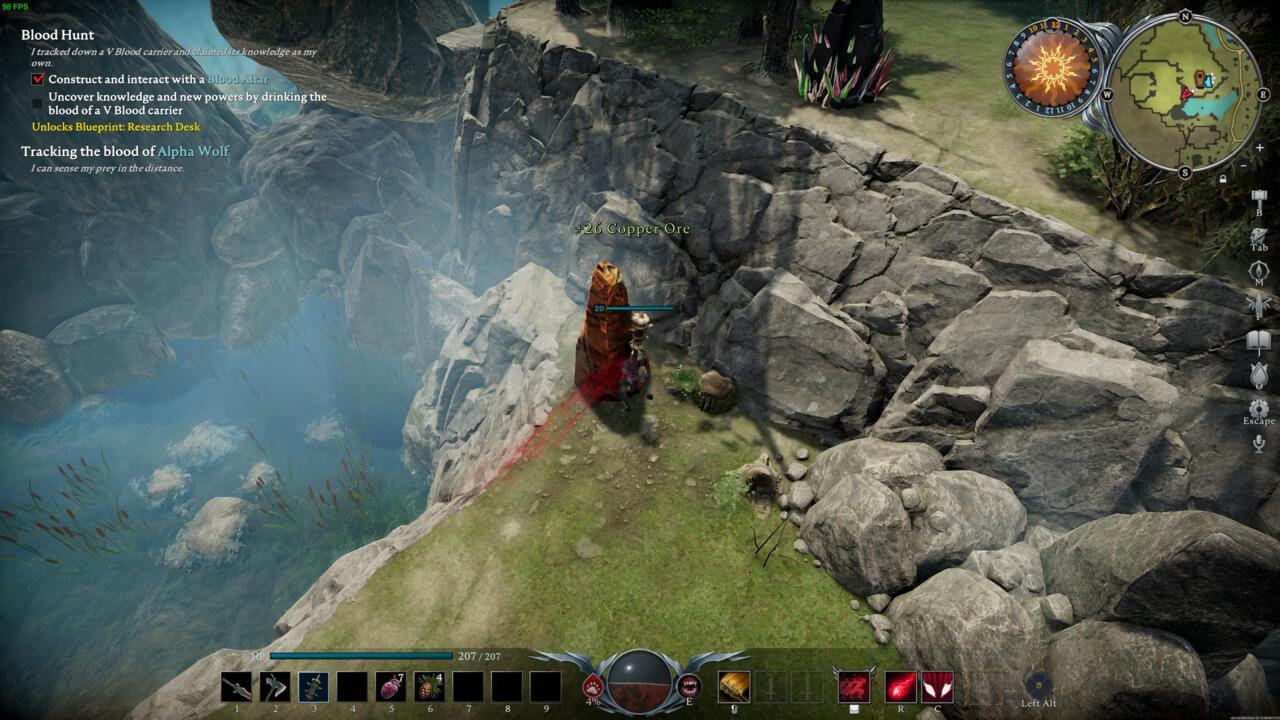Open the build menu hammer icon
1280x720 pixels.
1259,198
